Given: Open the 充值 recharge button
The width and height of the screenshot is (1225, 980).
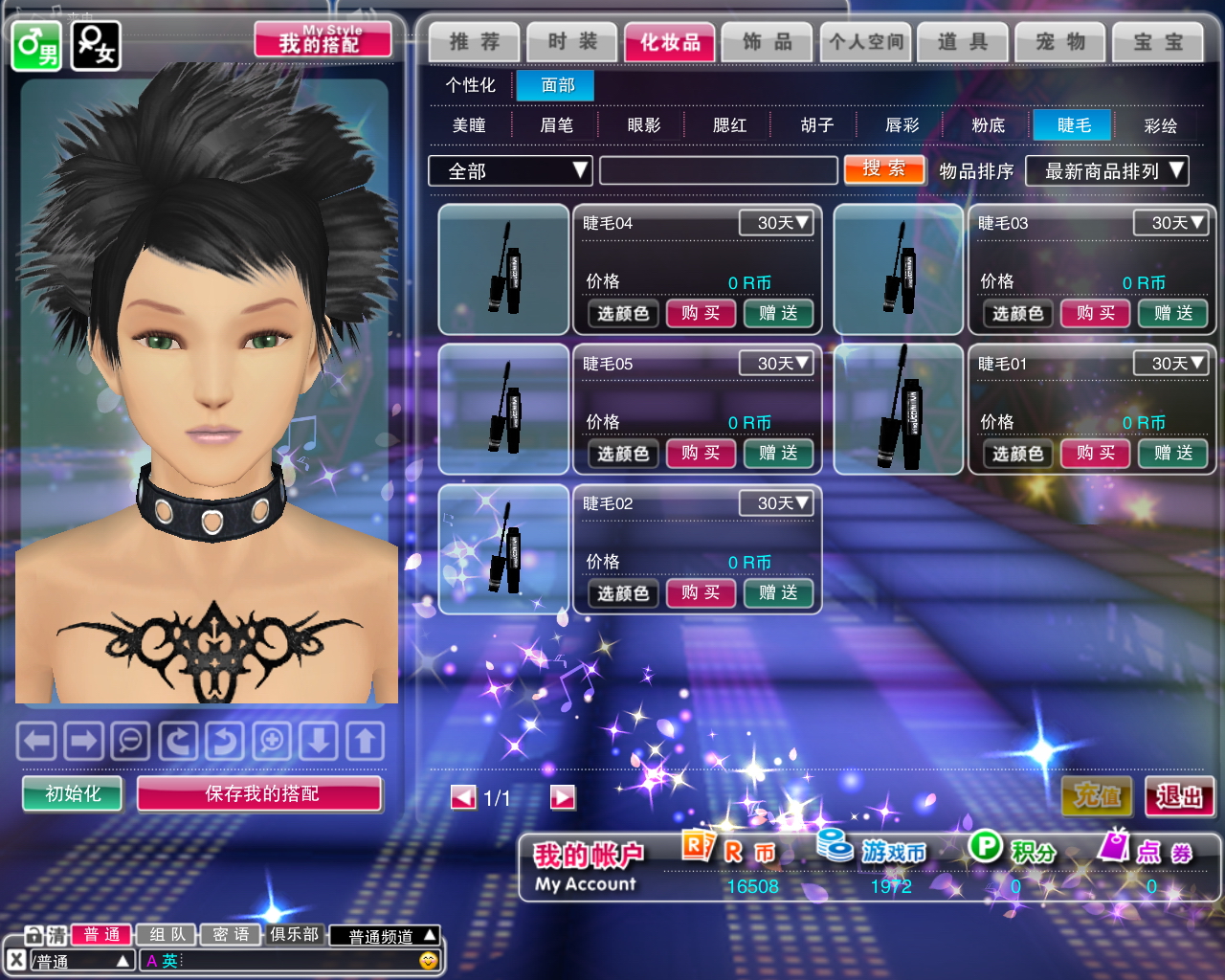Looking at the screenshot, I should (1097, 796).
